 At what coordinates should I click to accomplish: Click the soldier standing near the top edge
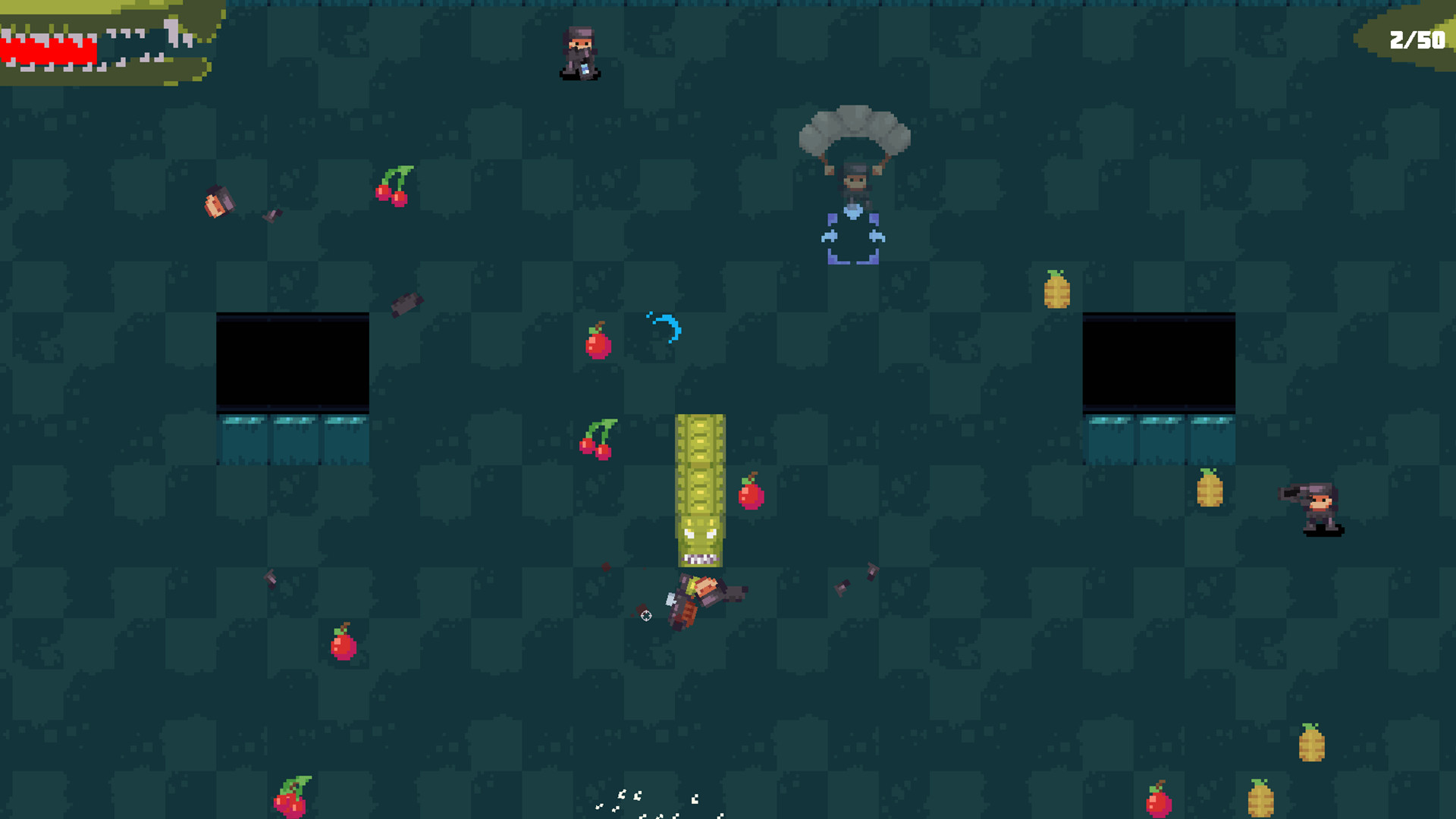tap(580, 49)
